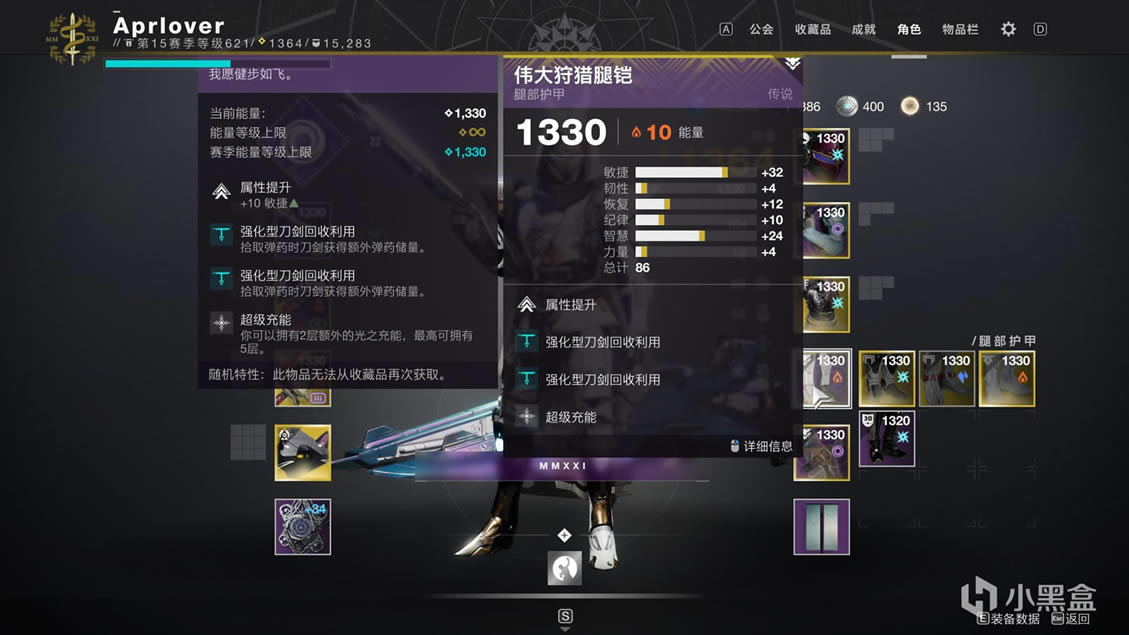Click the equipped chest armor slot

[x=824, y=305]
